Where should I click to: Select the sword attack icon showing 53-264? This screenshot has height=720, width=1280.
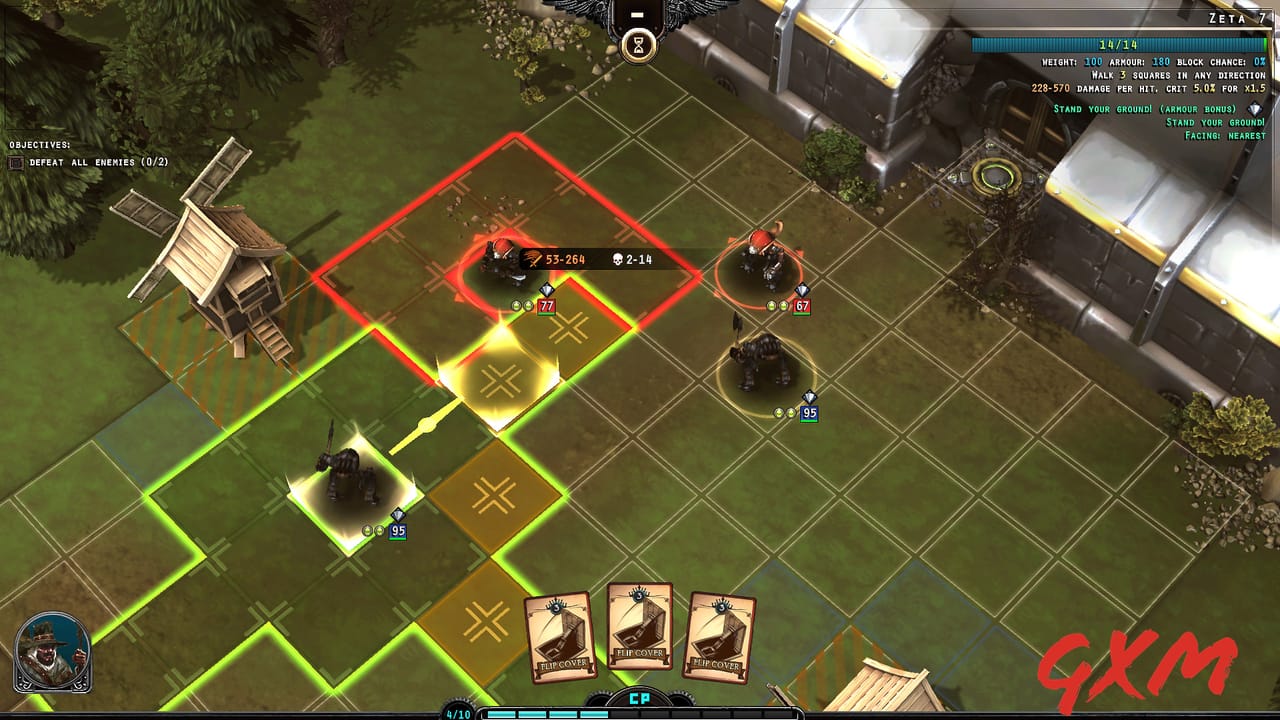532,259
